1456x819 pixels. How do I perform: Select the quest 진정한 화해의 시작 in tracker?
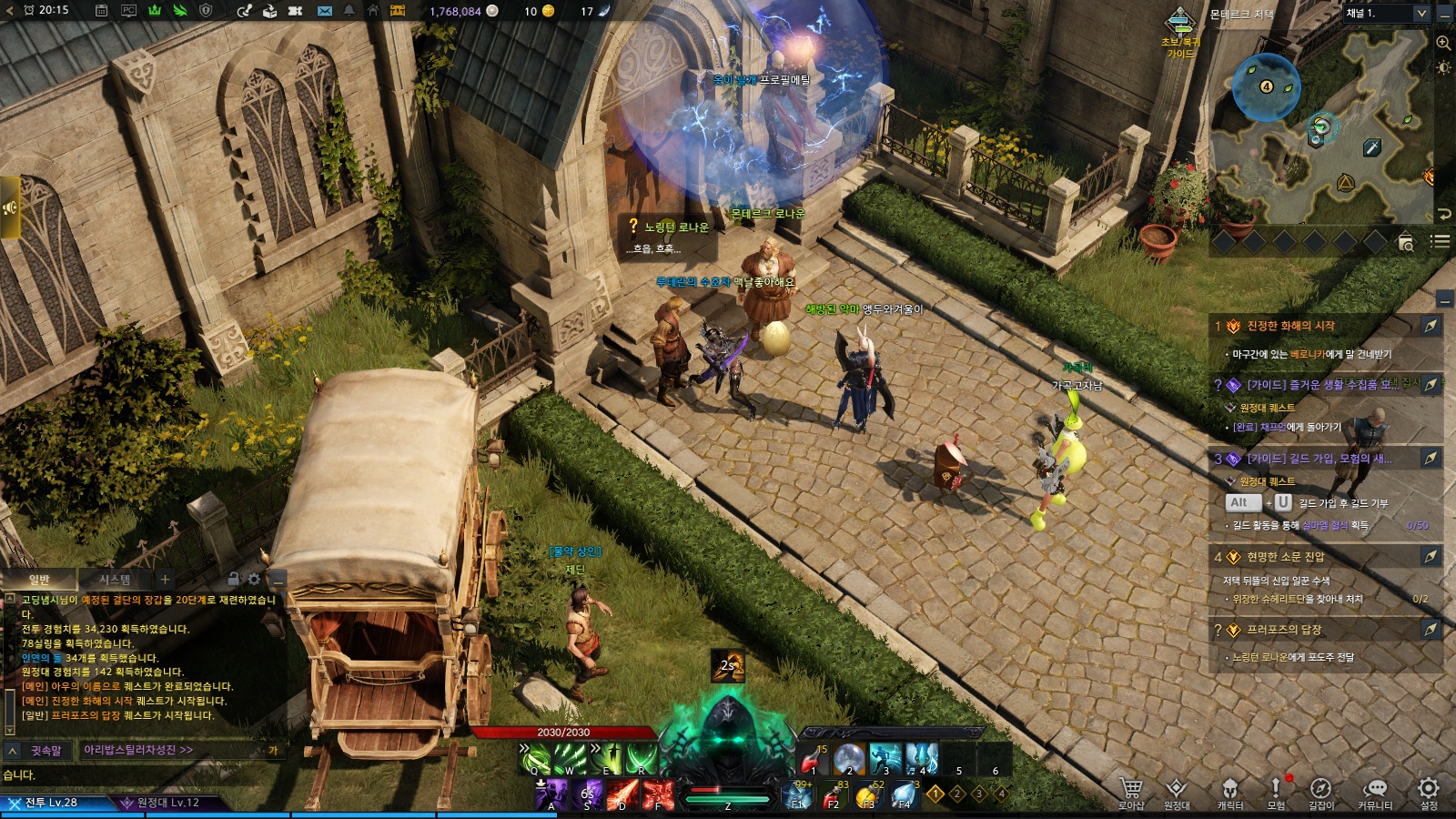[1290, 326]
